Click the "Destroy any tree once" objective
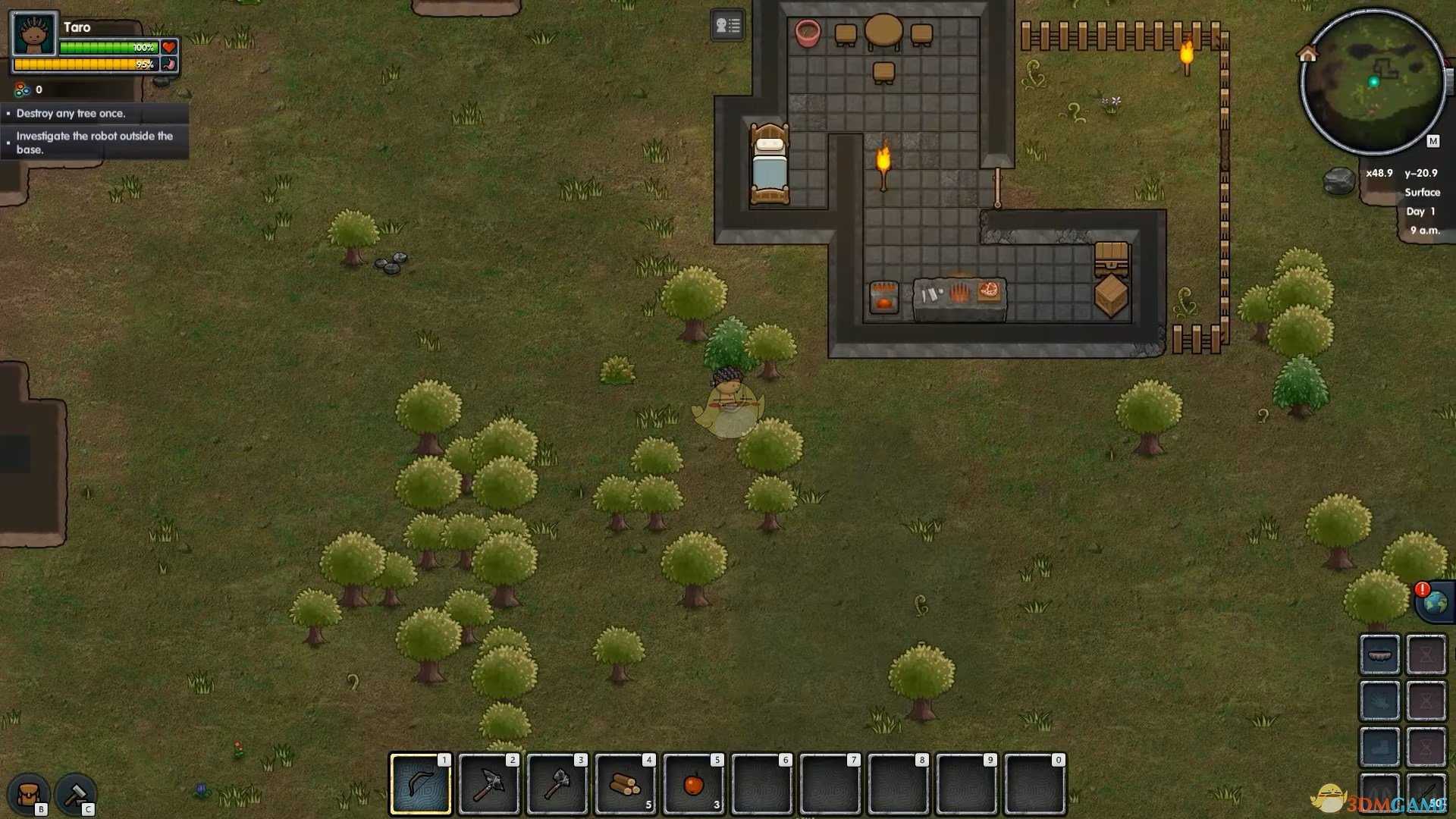1456x819 pixels. coord(71,114)
